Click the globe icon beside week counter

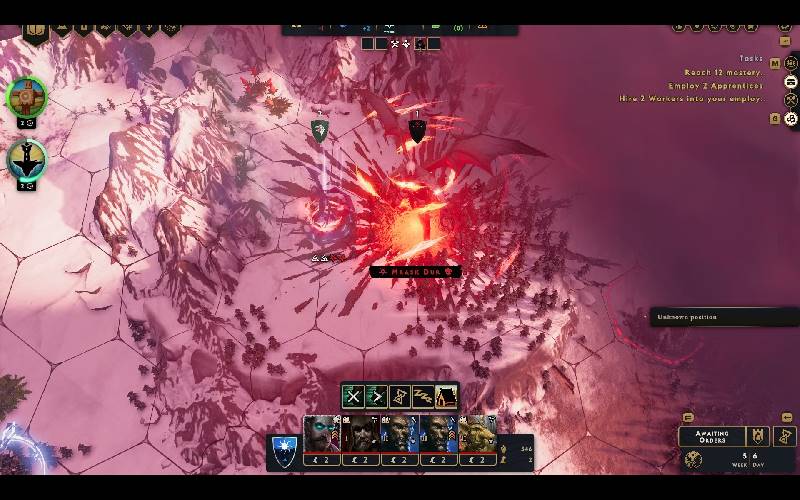[693, 460]
